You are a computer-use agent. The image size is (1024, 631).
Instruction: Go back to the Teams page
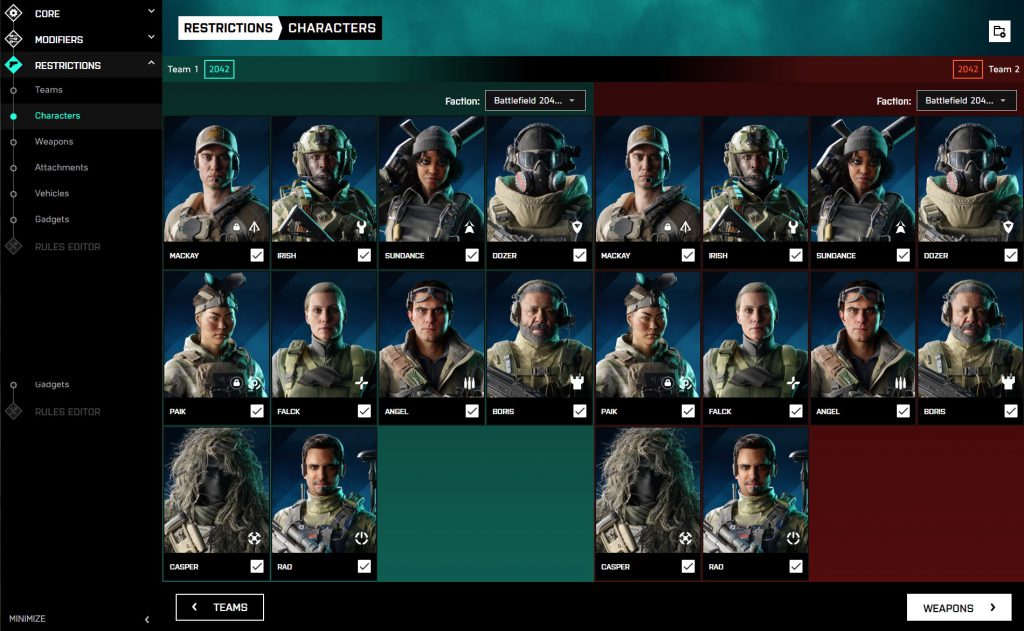click(x=220, y=607)
